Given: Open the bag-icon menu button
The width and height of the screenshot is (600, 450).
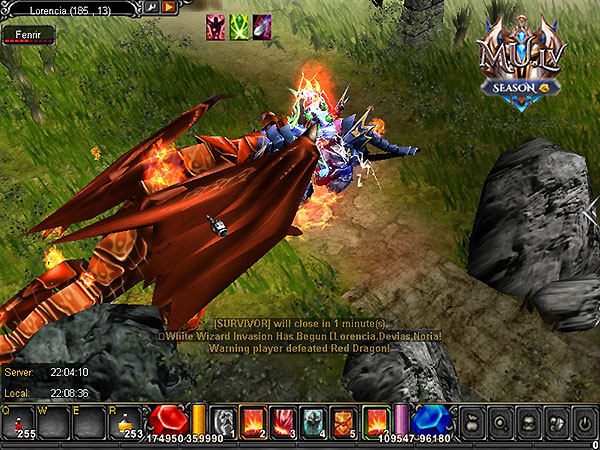Looking at the screenshot, I should point(473,420).
